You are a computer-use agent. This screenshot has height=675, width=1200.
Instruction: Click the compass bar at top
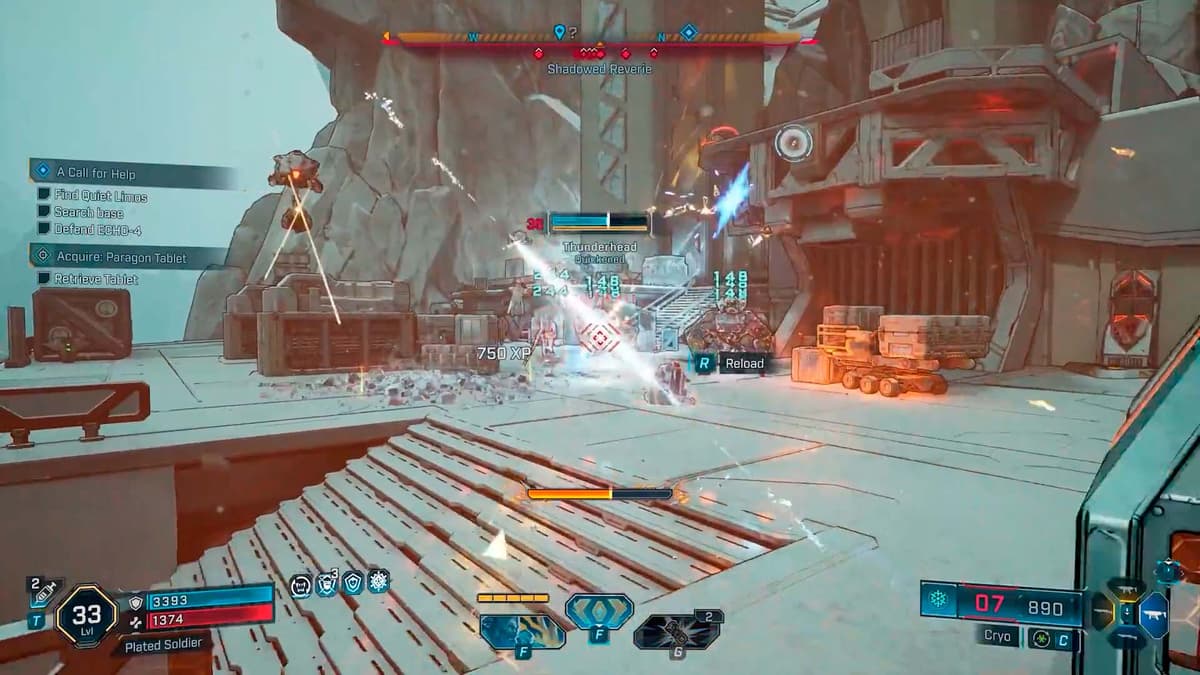coord(600,39)
